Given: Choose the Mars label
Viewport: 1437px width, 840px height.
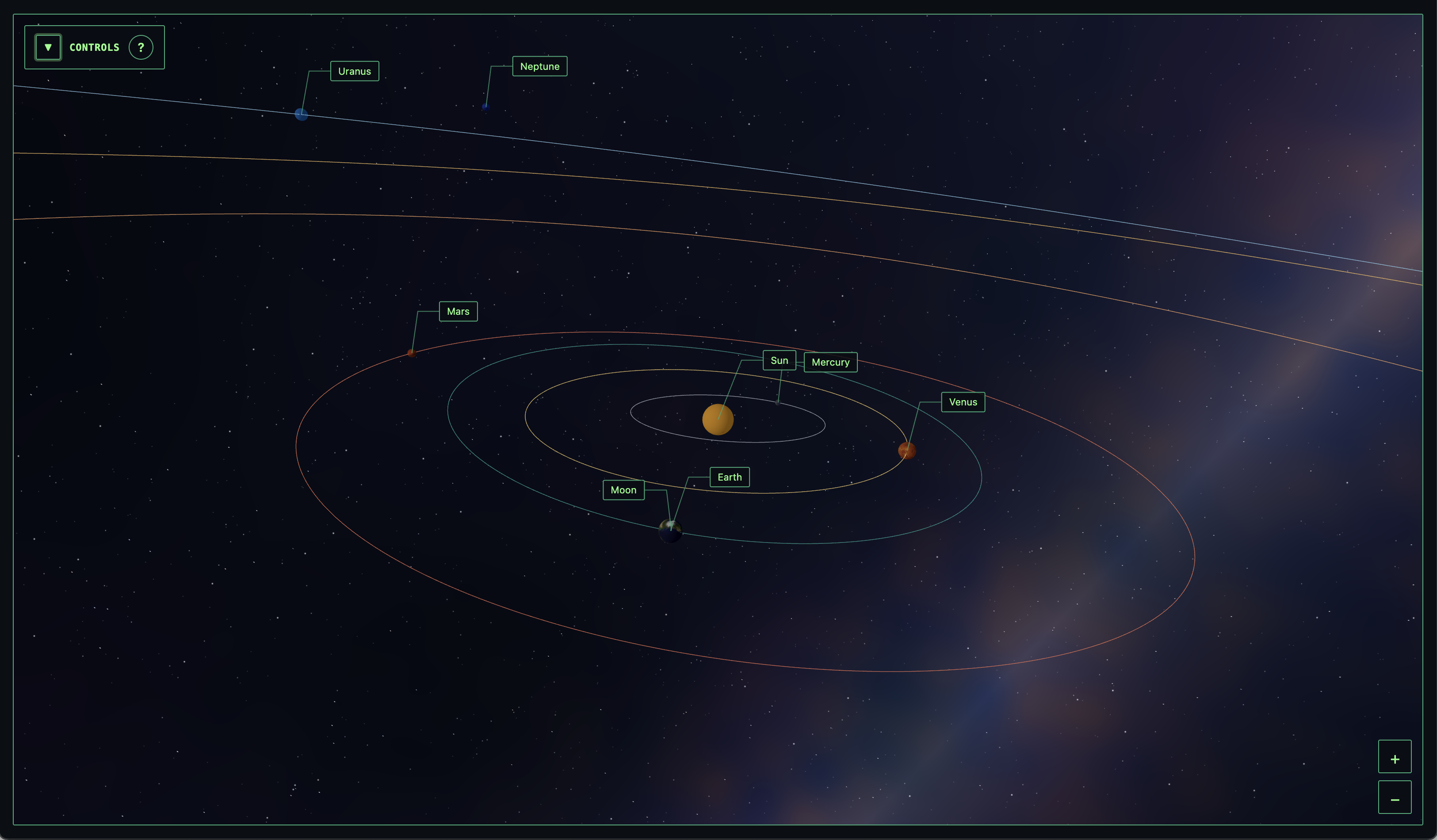Looking at the screenshot, I should 458,311.
